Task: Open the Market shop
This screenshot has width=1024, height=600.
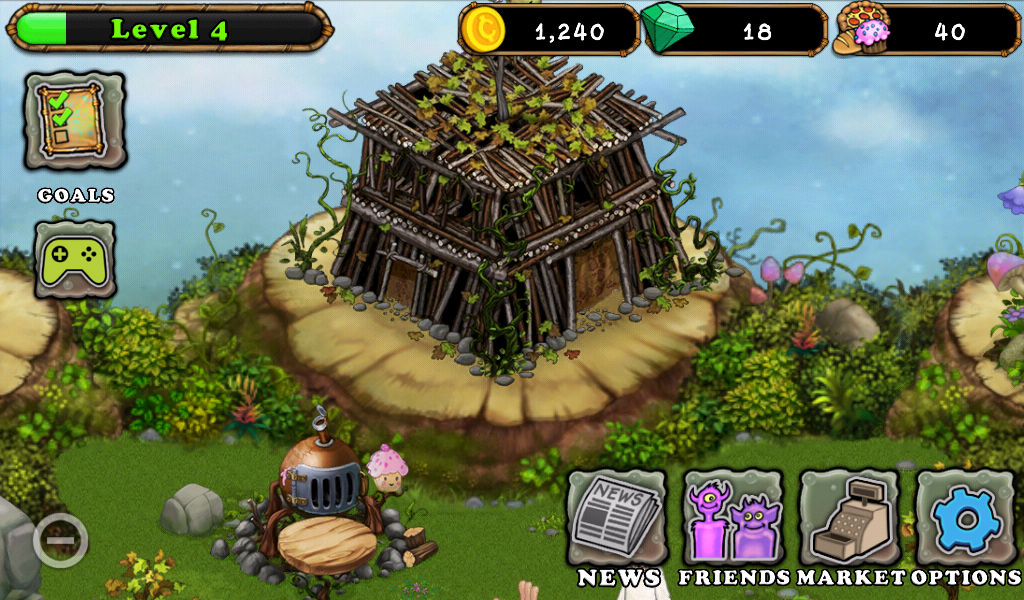Action: pos(849,519)
